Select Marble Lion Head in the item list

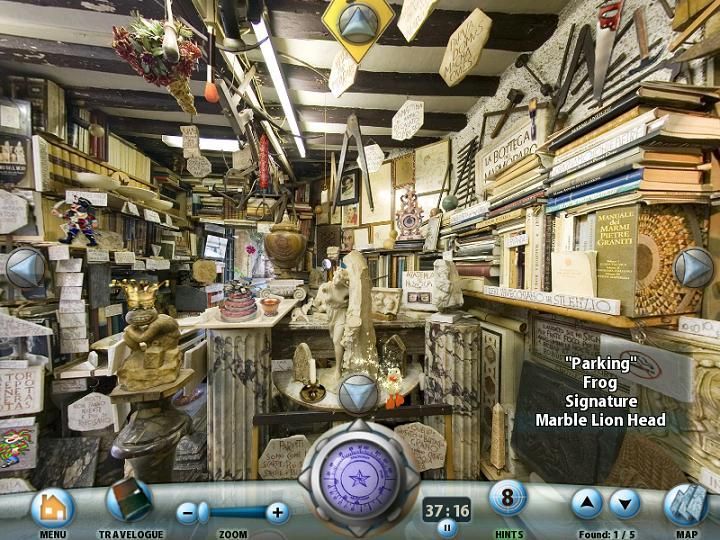[x=600, y=420]
